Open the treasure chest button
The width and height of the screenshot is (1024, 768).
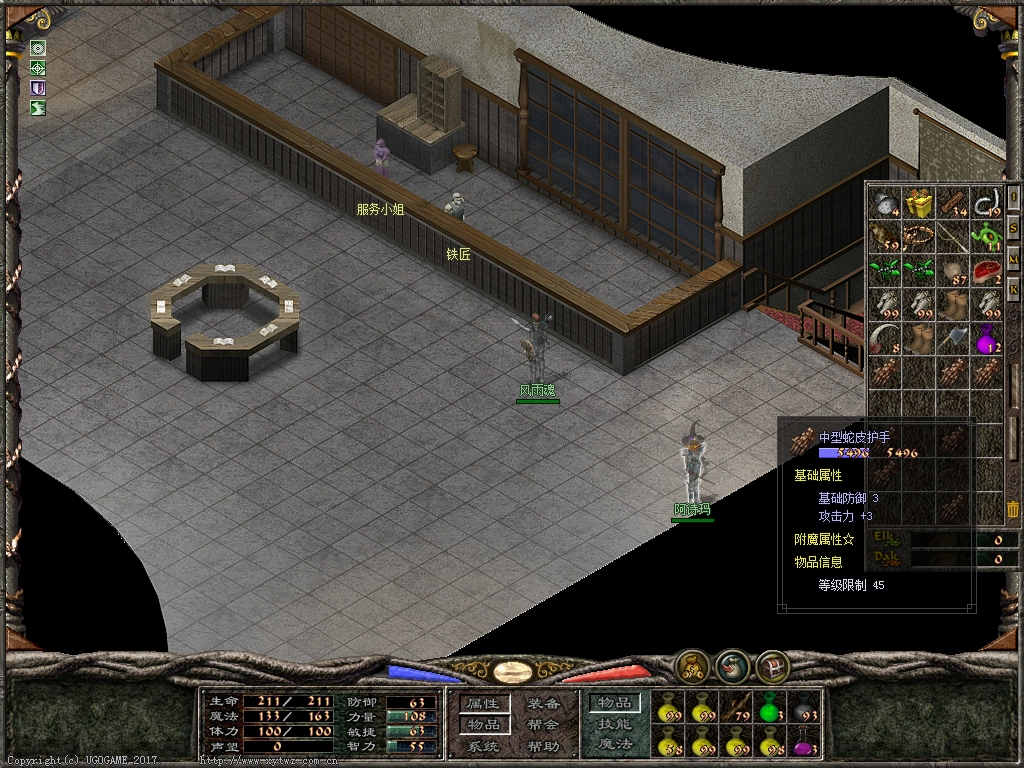point(771,664)
